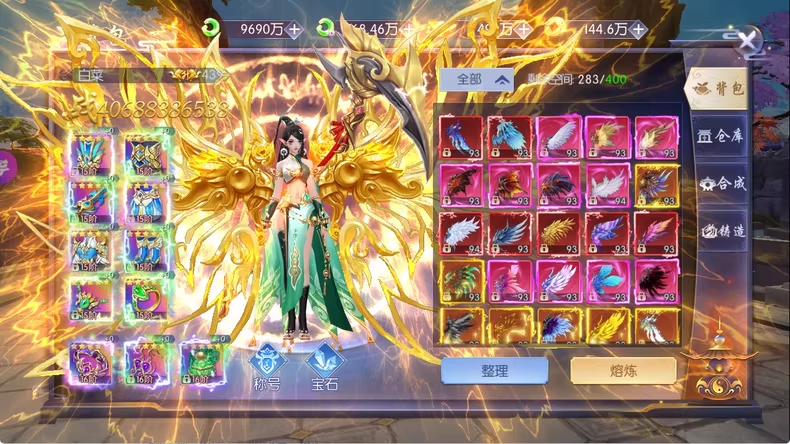Add currency via plus beside 9690万

pyautogui.click(x=294, y=30)
